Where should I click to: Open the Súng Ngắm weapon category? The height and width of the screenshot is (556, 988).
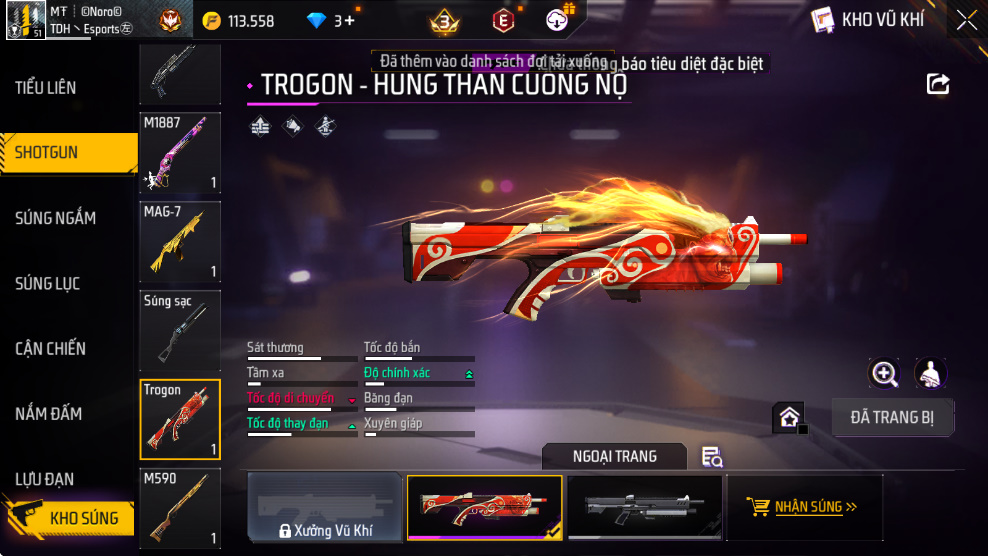click(55, 218)
